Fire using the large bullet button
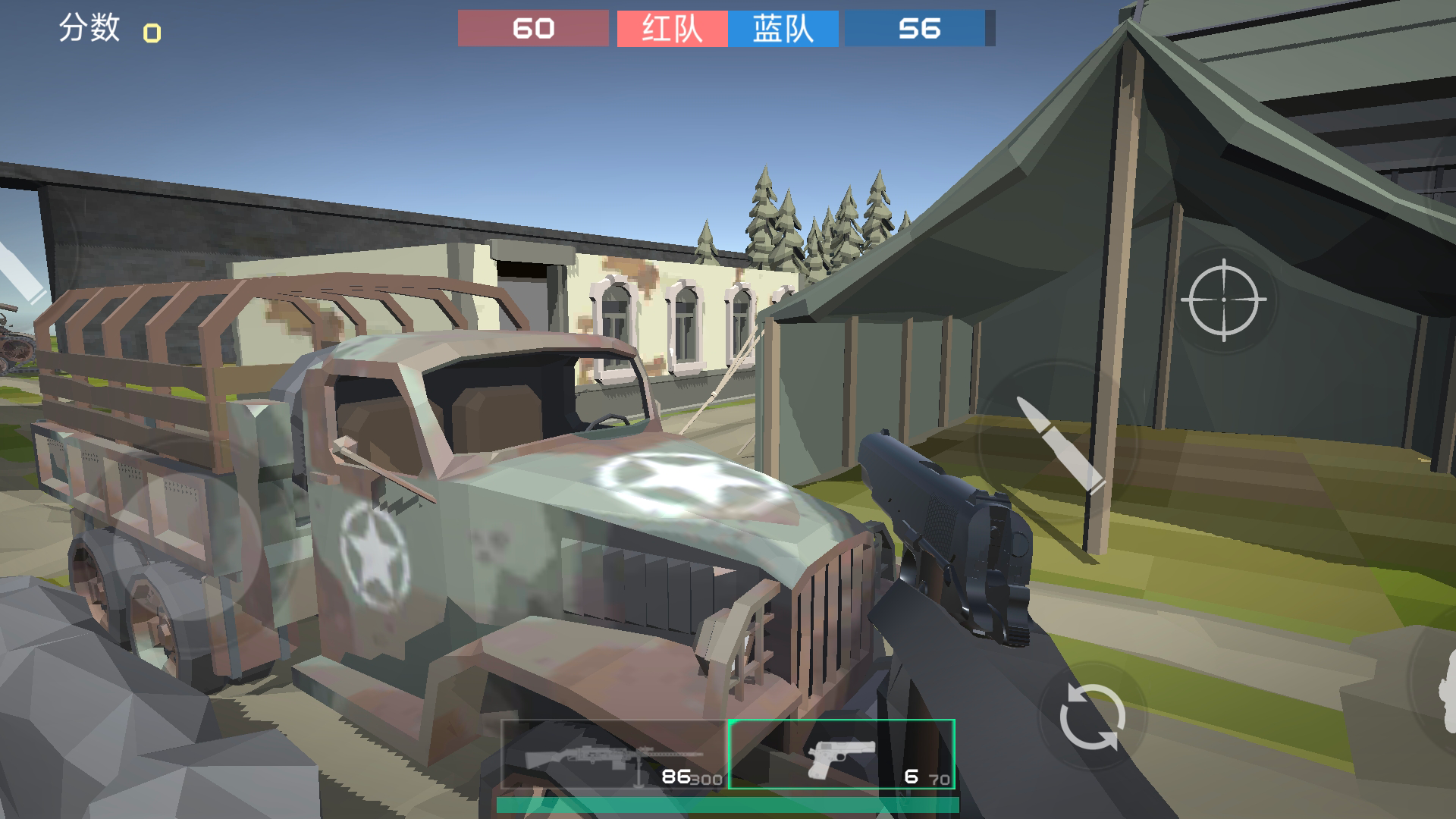The width and height of the screenshot is (1456, 819). point(1059,444)
